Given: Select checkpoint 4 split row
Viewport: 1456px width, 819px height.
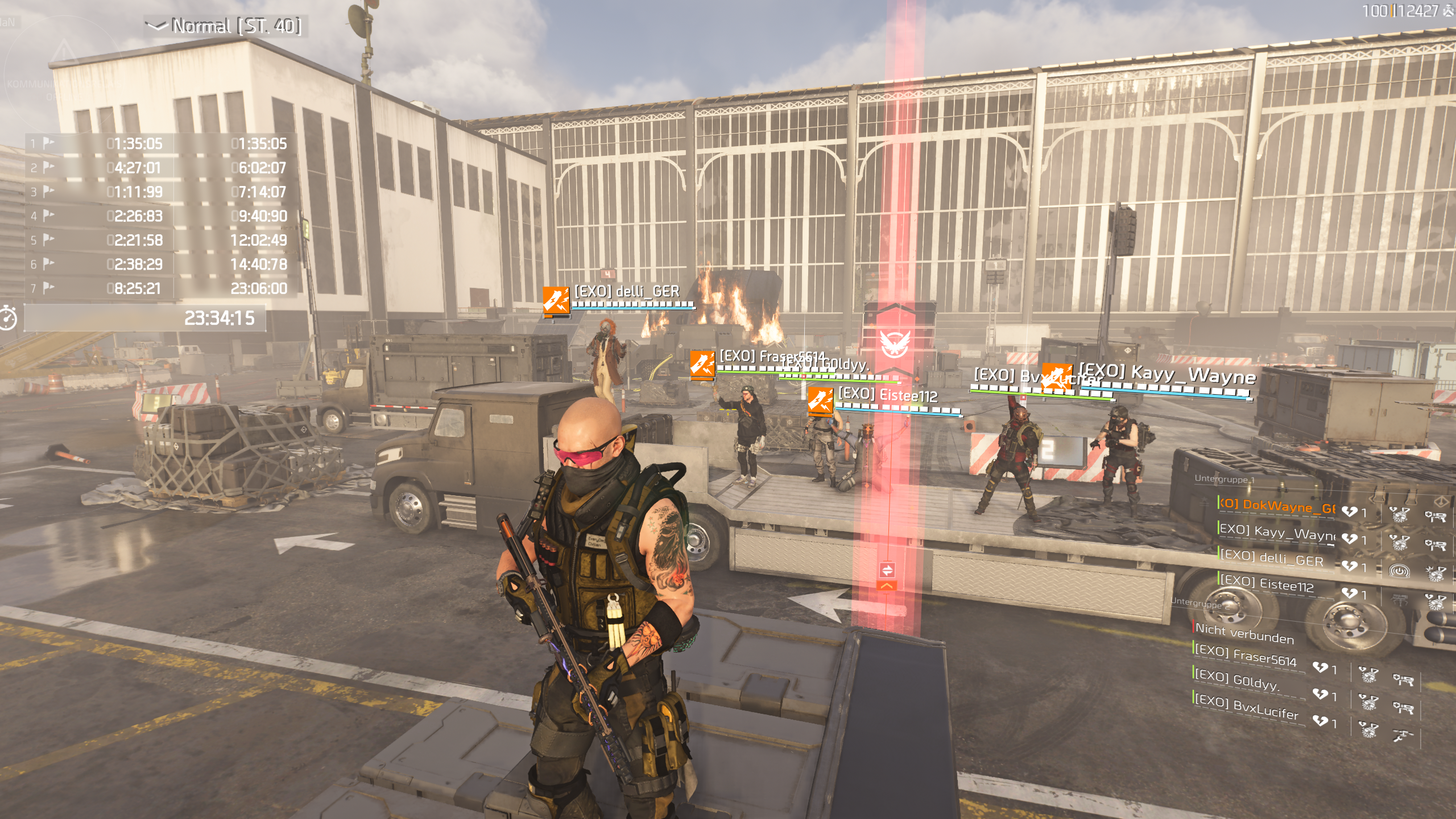Looking at the screenshot, I should (159, 216).
